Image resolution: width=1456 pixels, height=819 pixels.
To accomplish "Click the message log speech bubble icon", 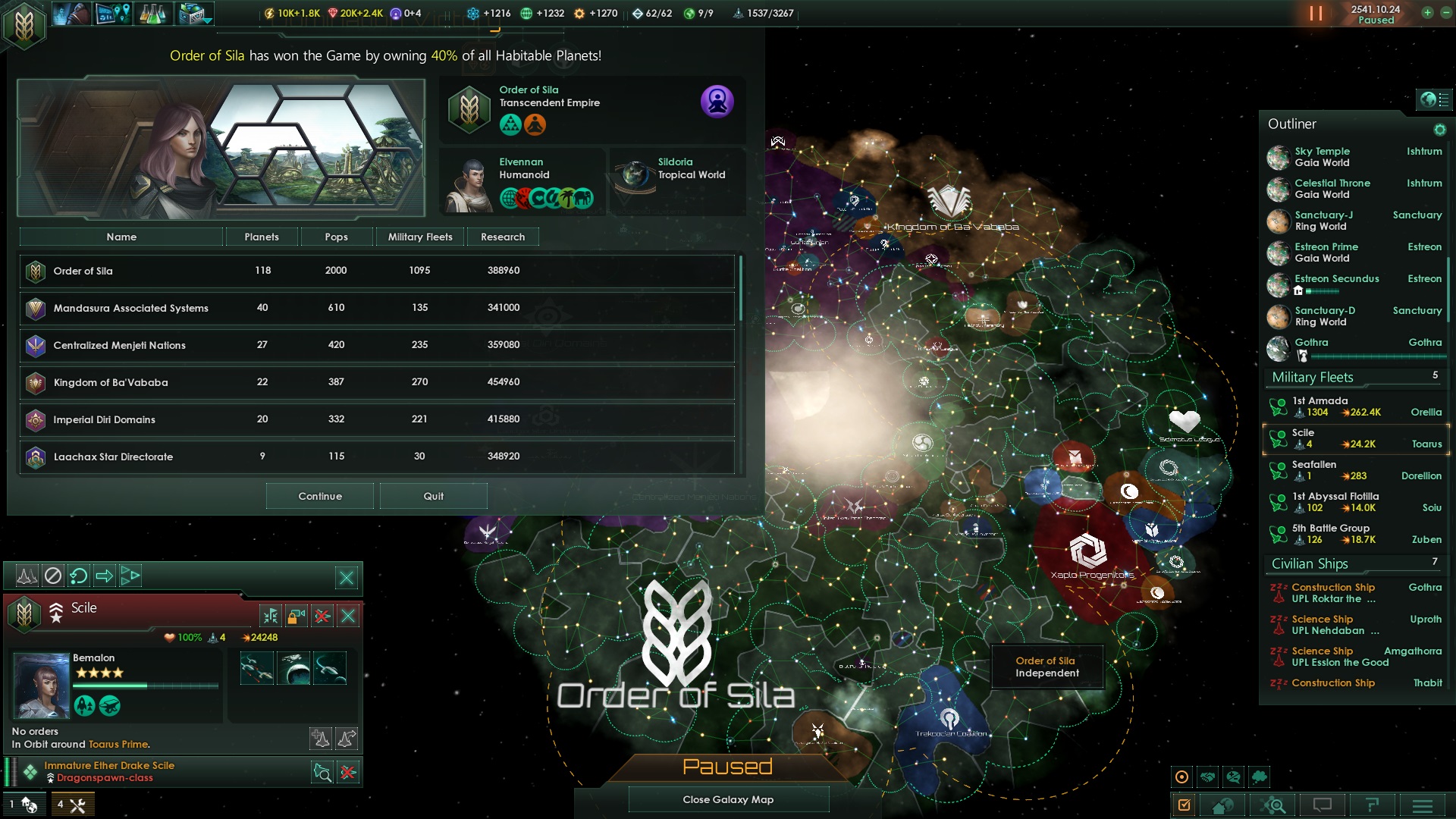I will 1323,805.
